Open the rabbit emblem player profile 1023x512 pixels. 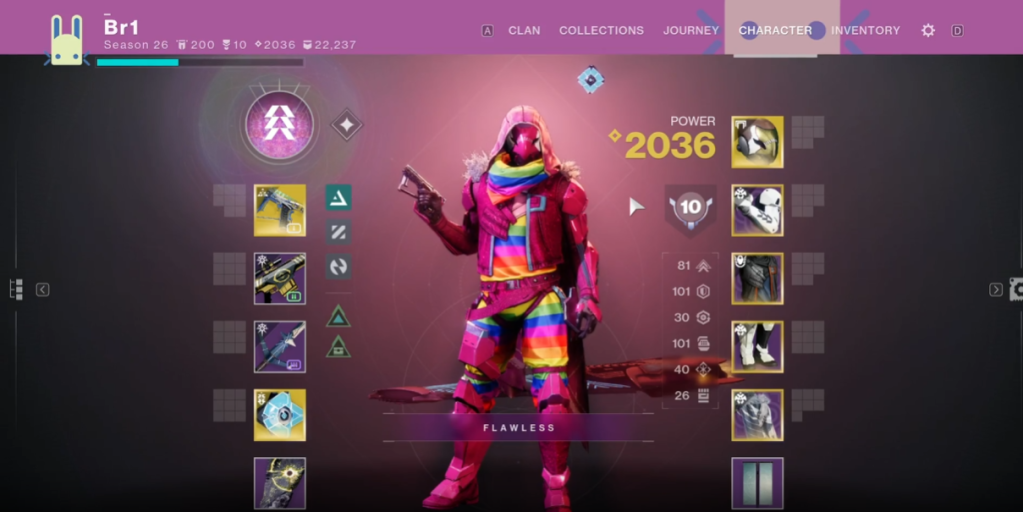coord(67,42)
